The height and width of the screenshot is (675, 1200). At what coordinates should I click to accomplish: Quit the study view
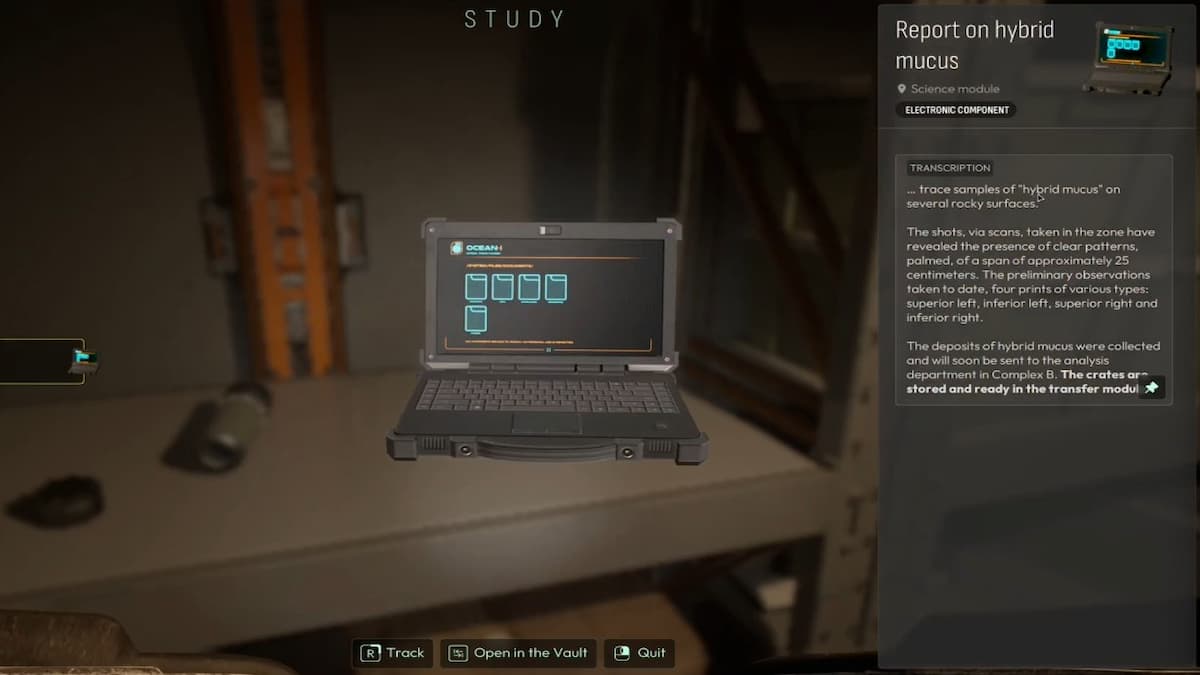638,653
